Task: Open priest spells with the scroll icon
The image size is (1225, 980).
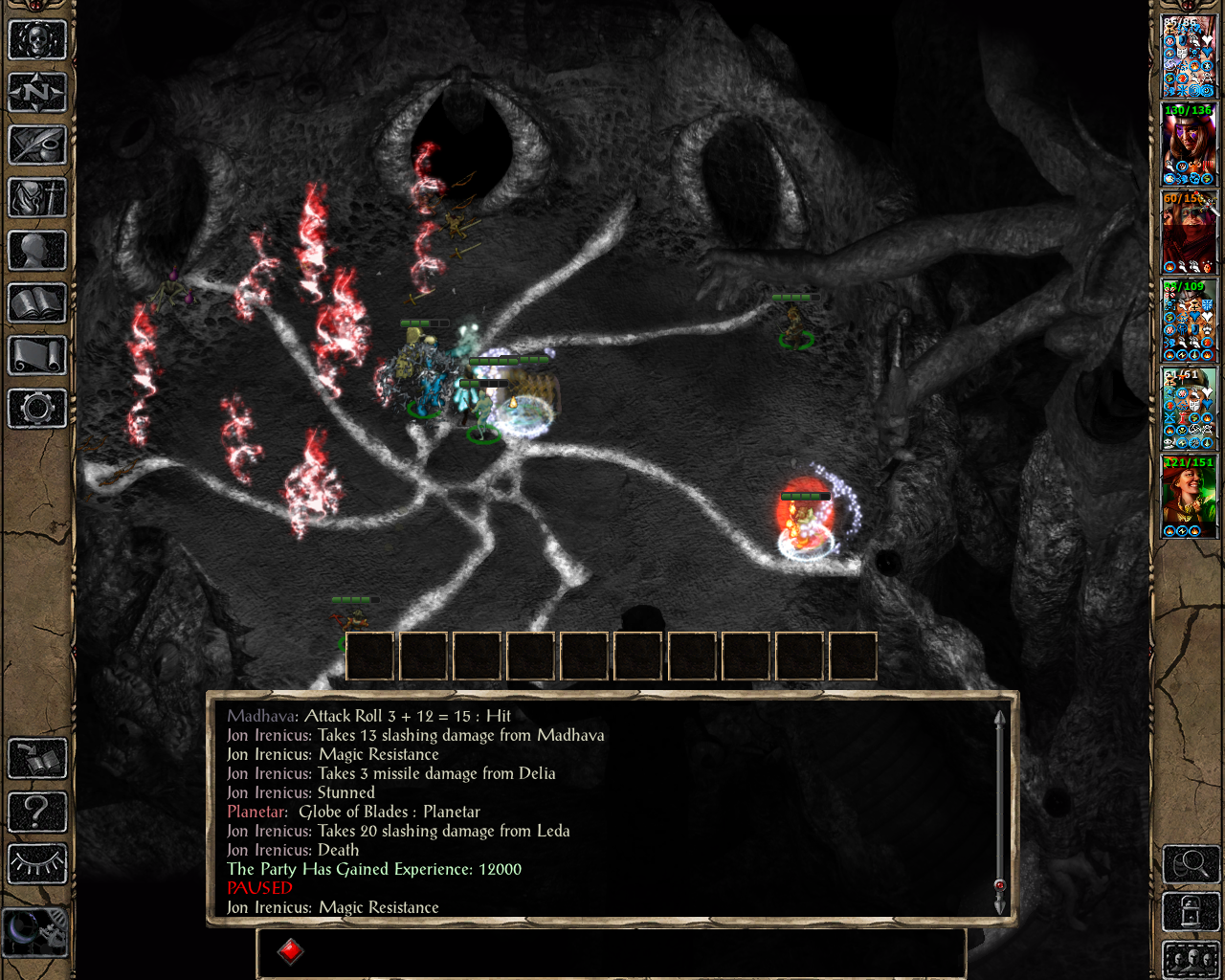Action: (37, 356)
